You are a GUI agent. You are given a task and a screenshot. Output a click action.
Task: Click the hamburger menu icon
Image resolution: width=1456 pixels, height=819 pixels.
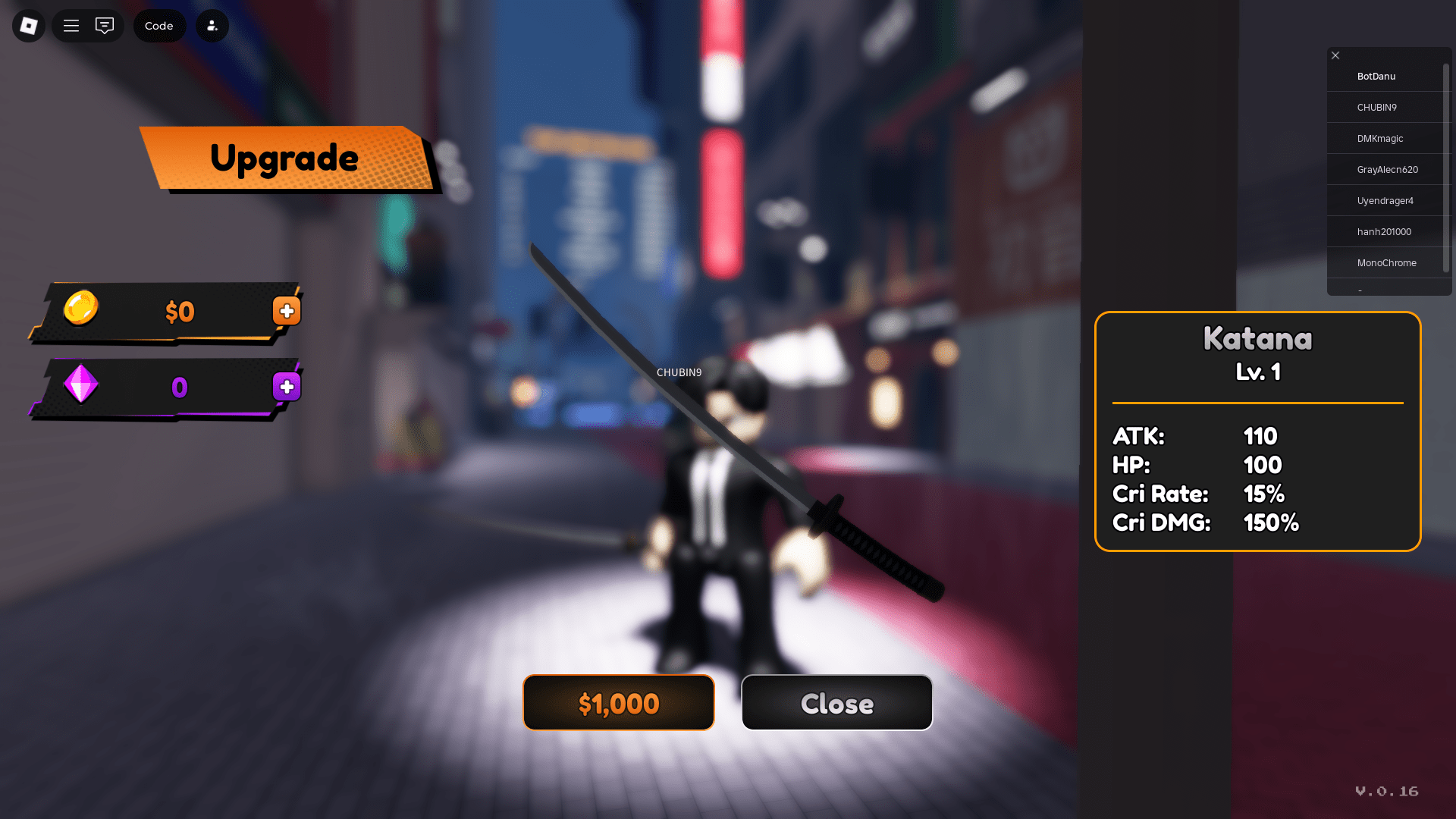[x=71, y=25]
